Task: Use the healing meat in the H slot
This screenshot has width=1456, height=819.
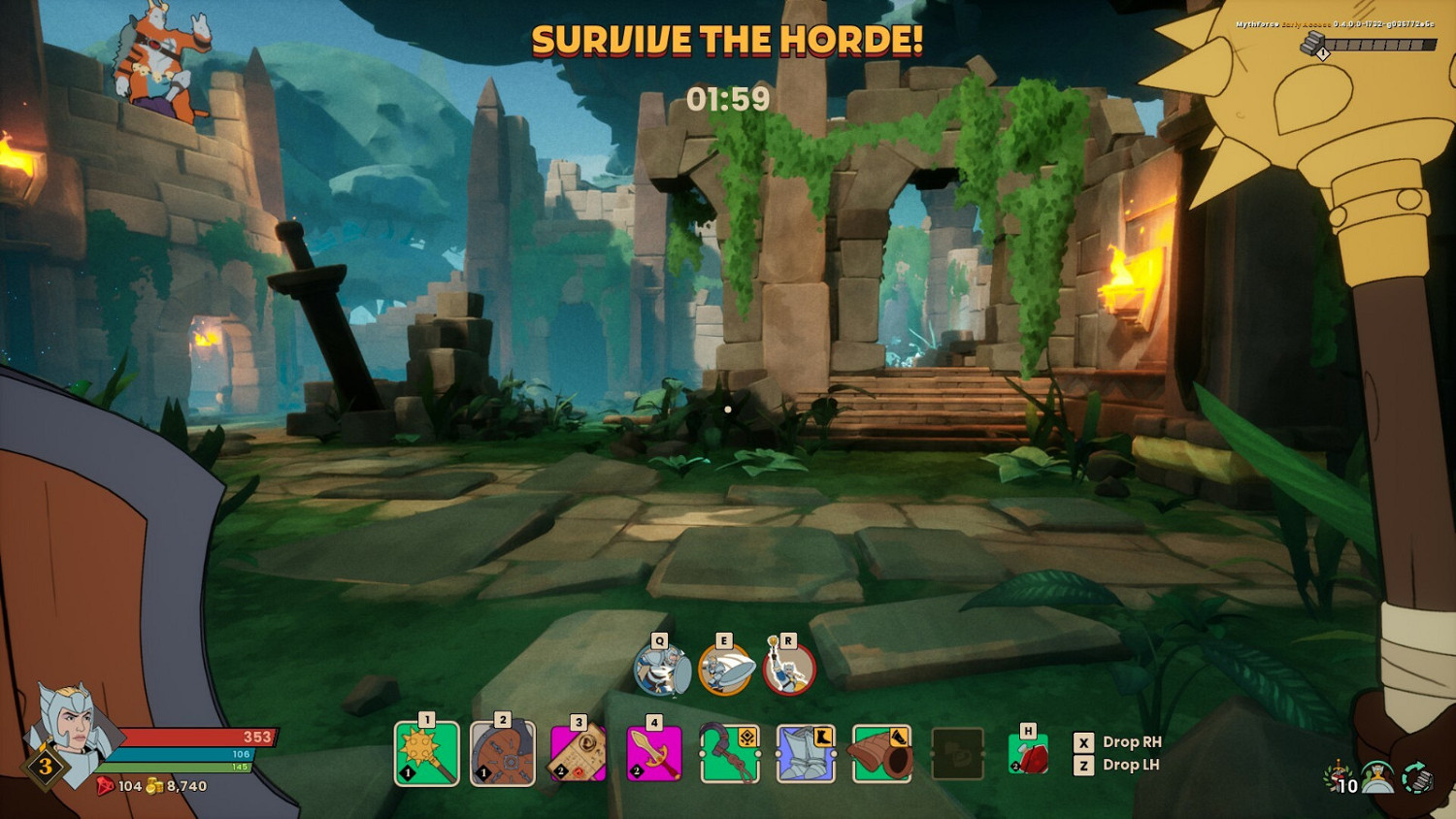Action: [x=1027, y=755]
